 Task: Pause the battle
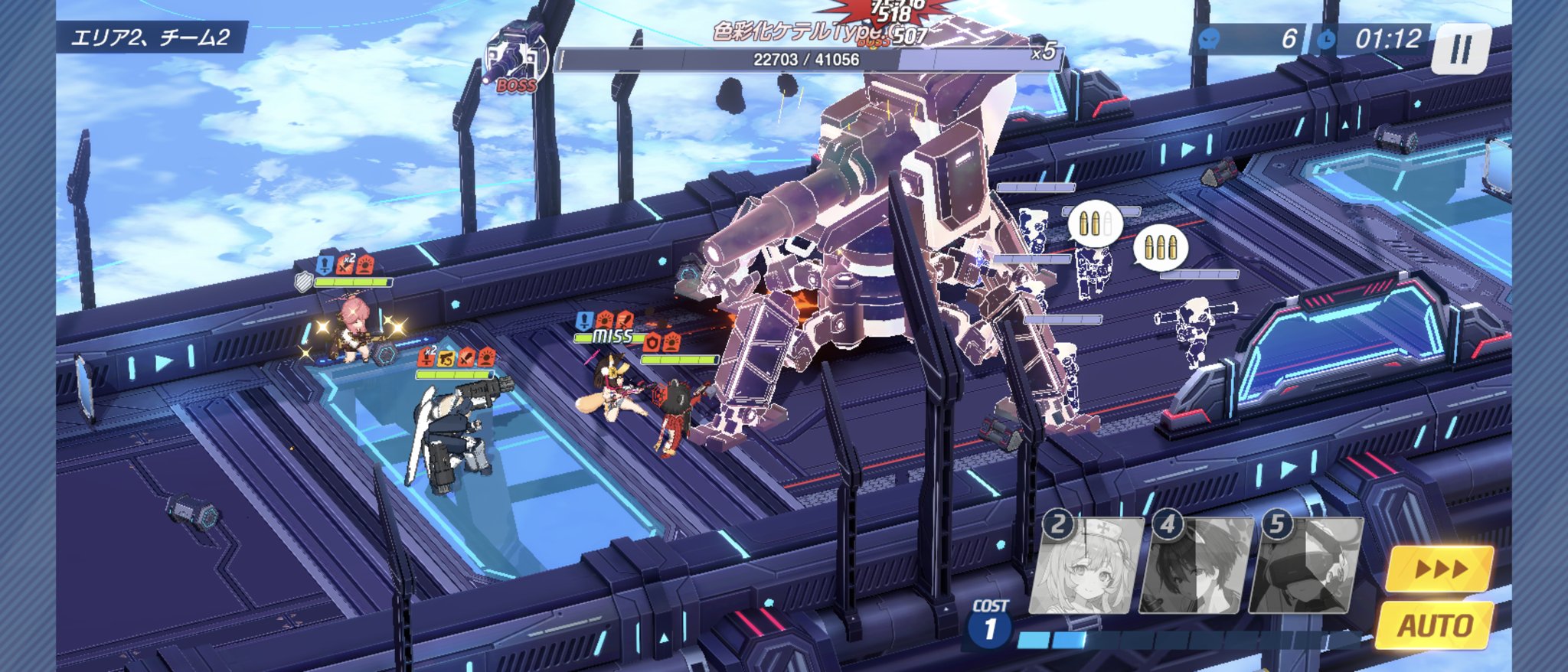[1461, 49]
